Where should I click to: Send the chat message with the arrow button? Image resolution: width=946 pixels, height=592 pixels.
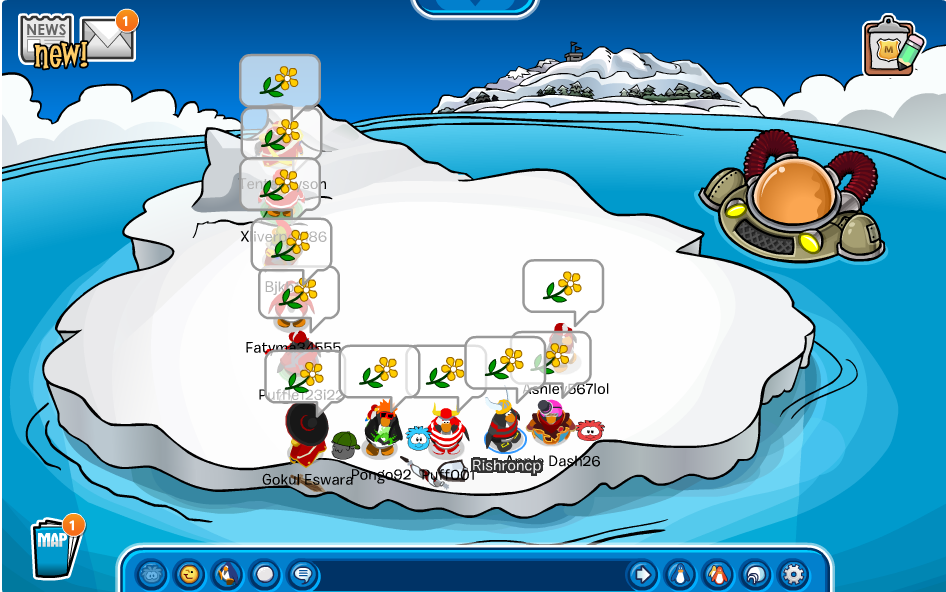point(642,574)
